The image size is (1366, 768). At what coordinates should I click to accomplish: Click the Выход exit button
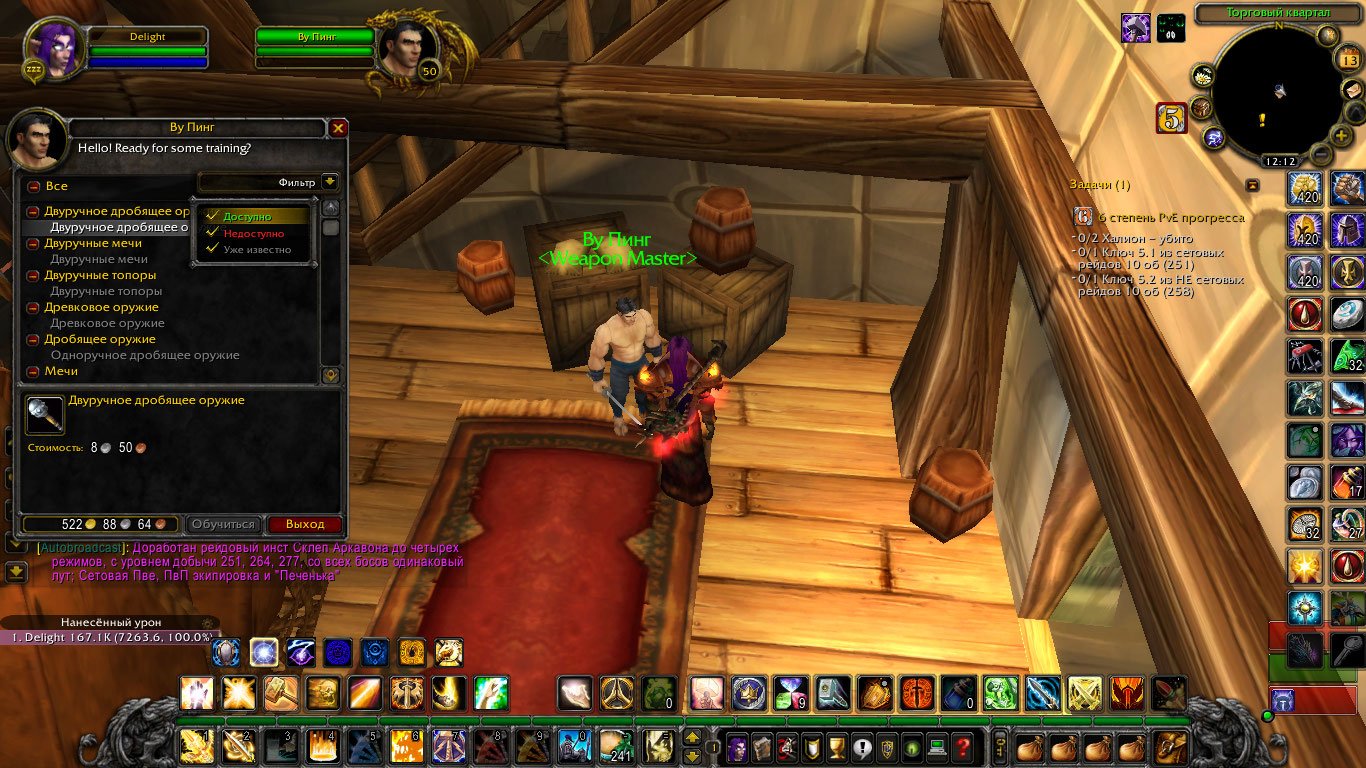[x=304, y=524]
